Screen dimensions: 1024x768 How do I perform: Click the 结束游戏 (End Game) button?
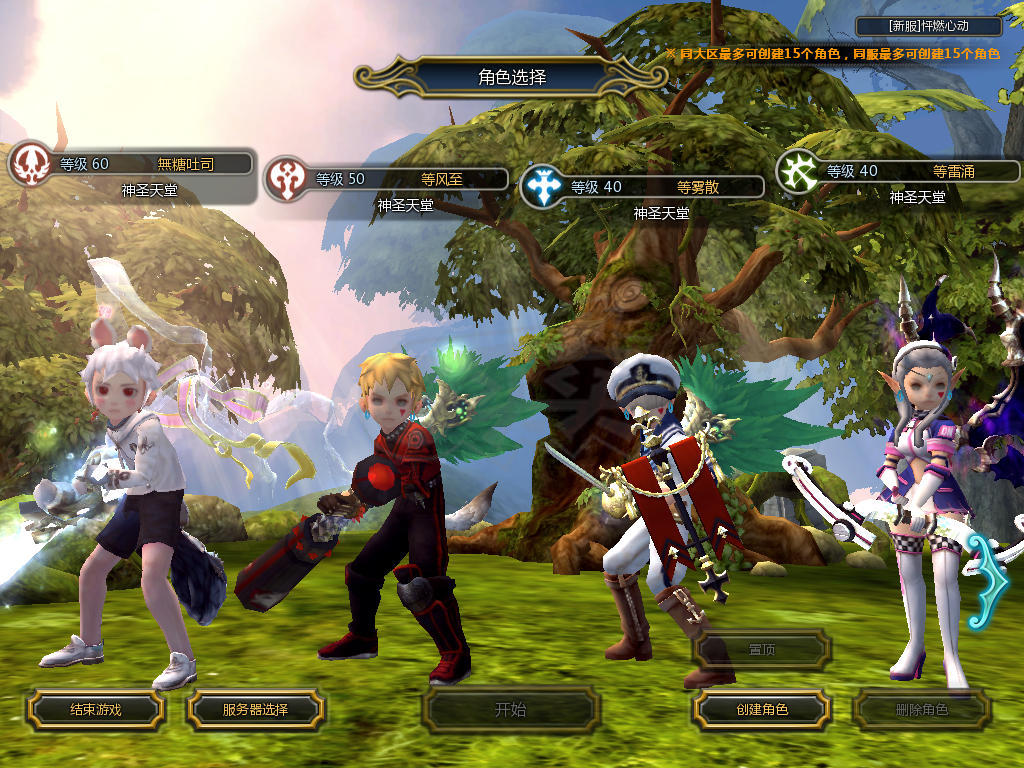[x=95, y=710]
